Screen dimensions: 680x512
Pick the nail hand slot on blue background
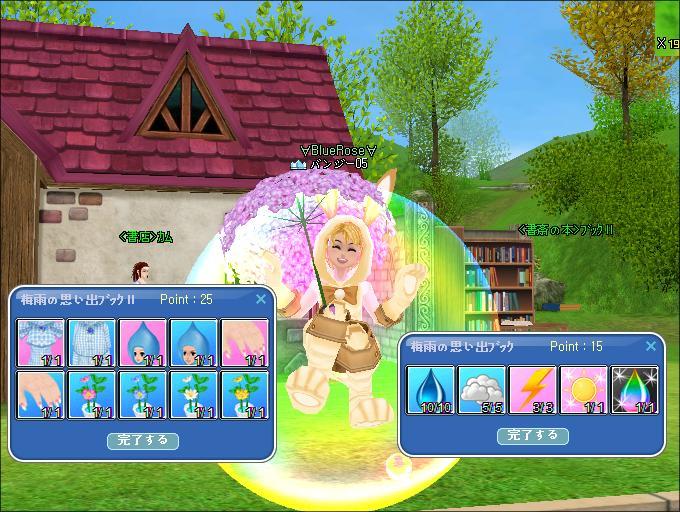pyautogui.click(x=41, y=394)
